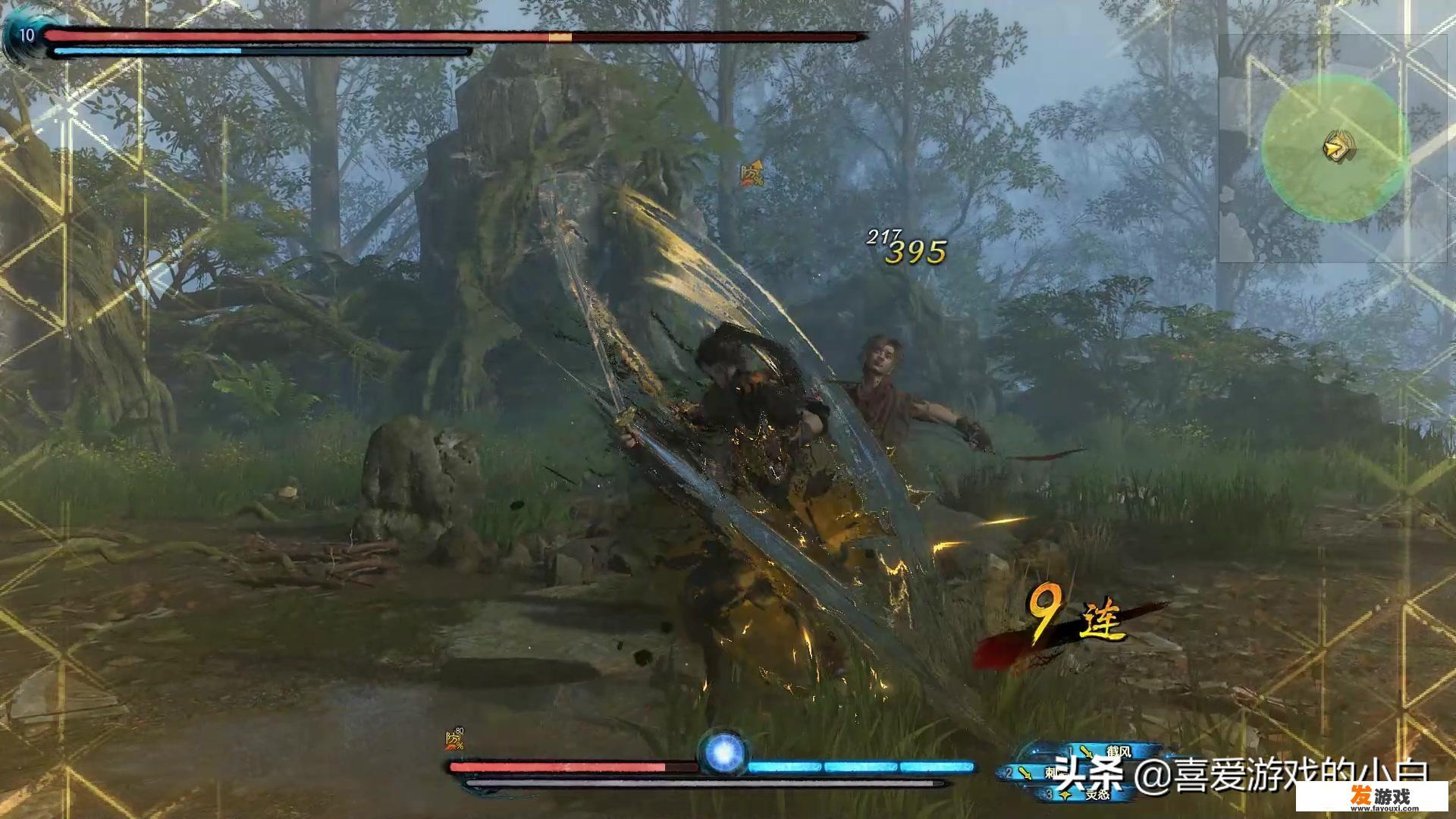Select the glowing blue spirit orb
The image size is (1456, 819).
click(723, 752)
